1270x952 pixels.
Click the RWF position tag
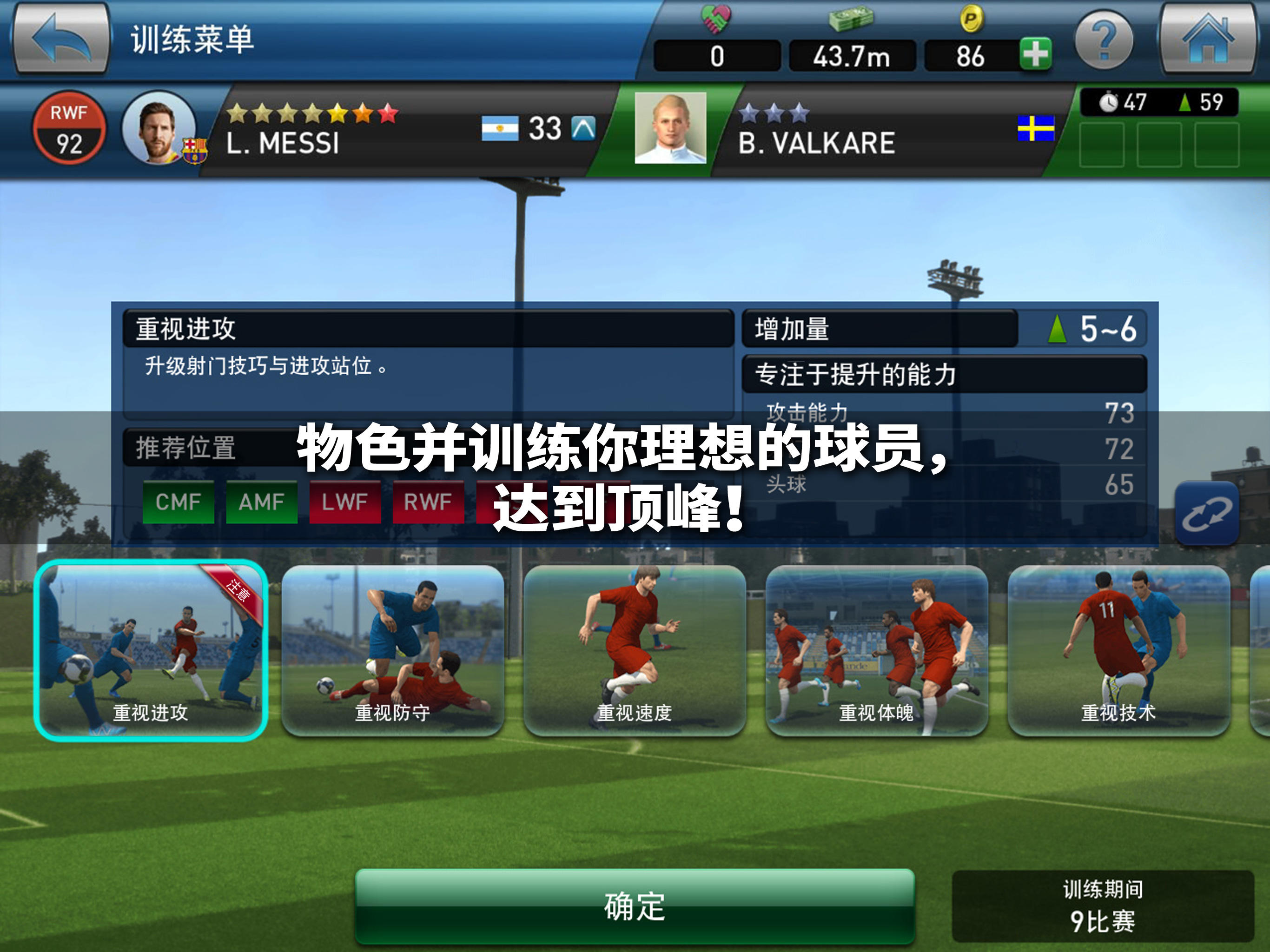tap(428, 501)
